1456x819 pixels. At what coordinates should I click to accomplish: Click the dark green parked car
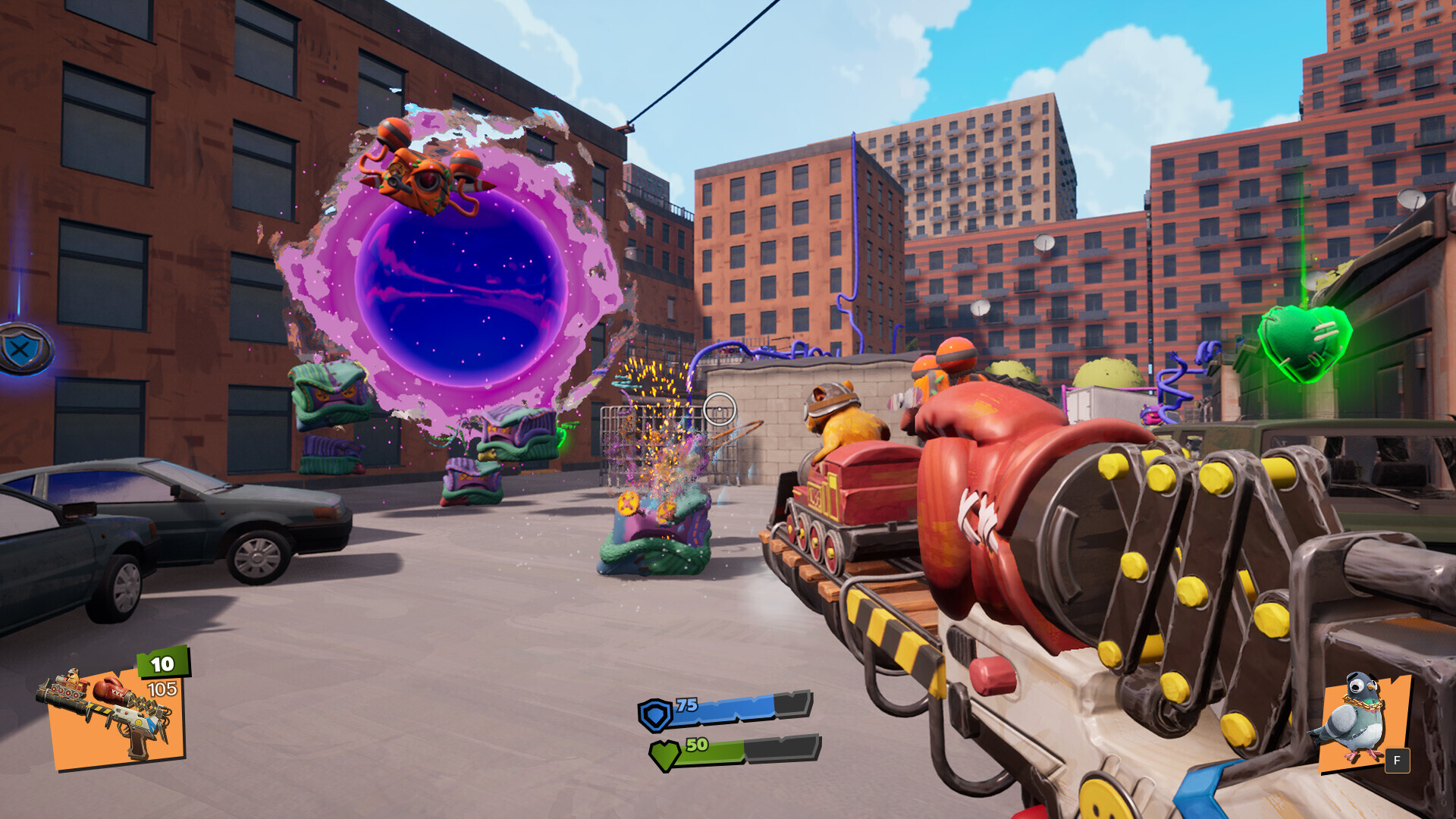(227, 516)
